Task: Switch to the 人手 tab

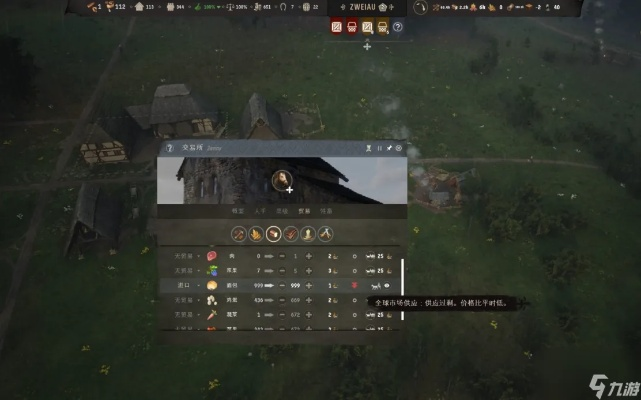Action: pos(260,212)
